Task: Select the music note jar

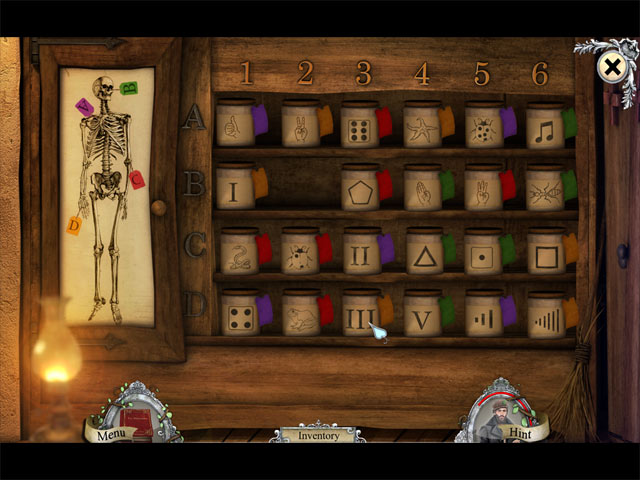Action: pyautogui.click(x=545, y=128)
